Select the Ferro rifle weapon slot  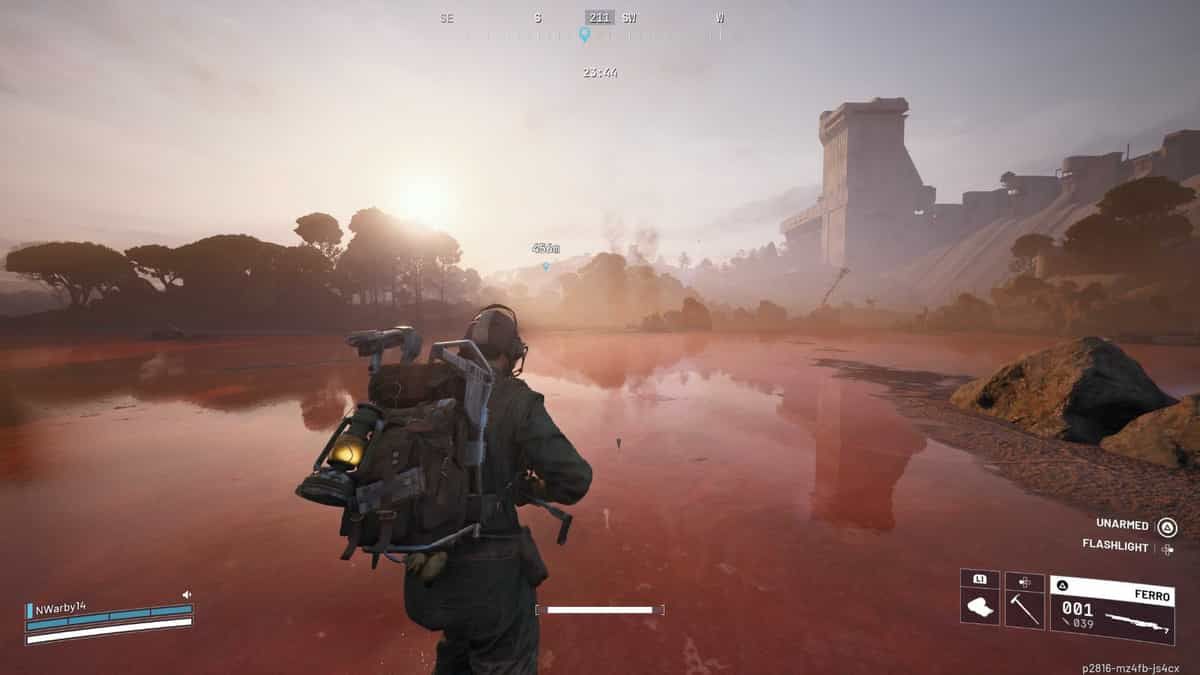(1110, 609)
